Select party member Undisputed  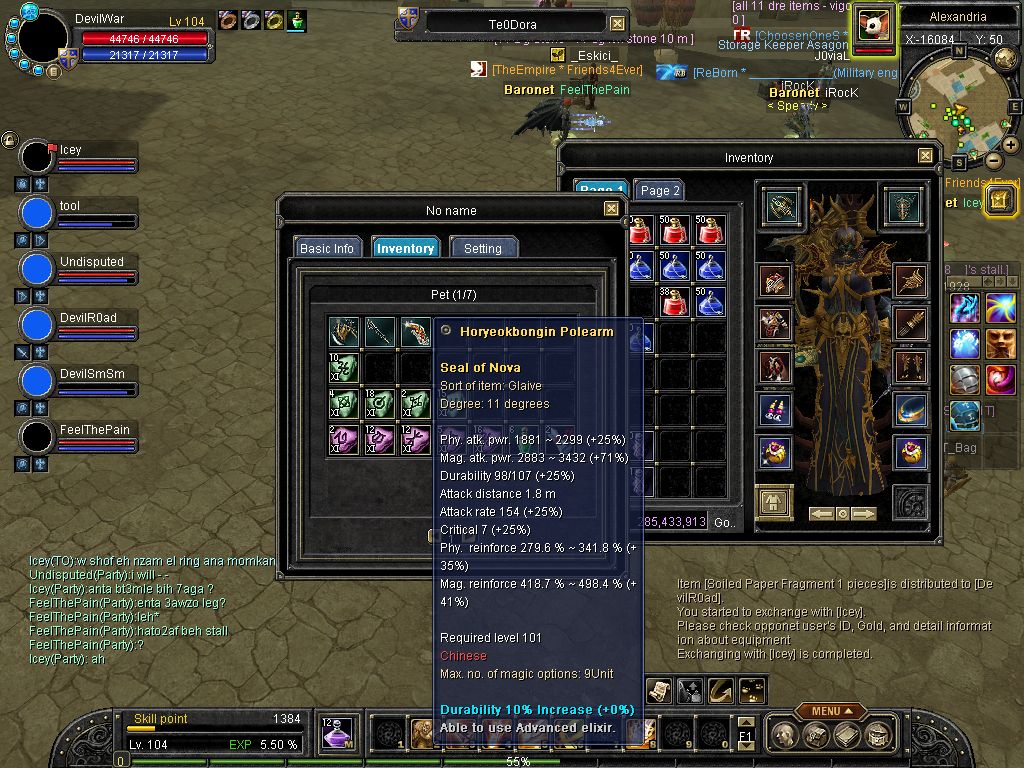coord(37,269)
